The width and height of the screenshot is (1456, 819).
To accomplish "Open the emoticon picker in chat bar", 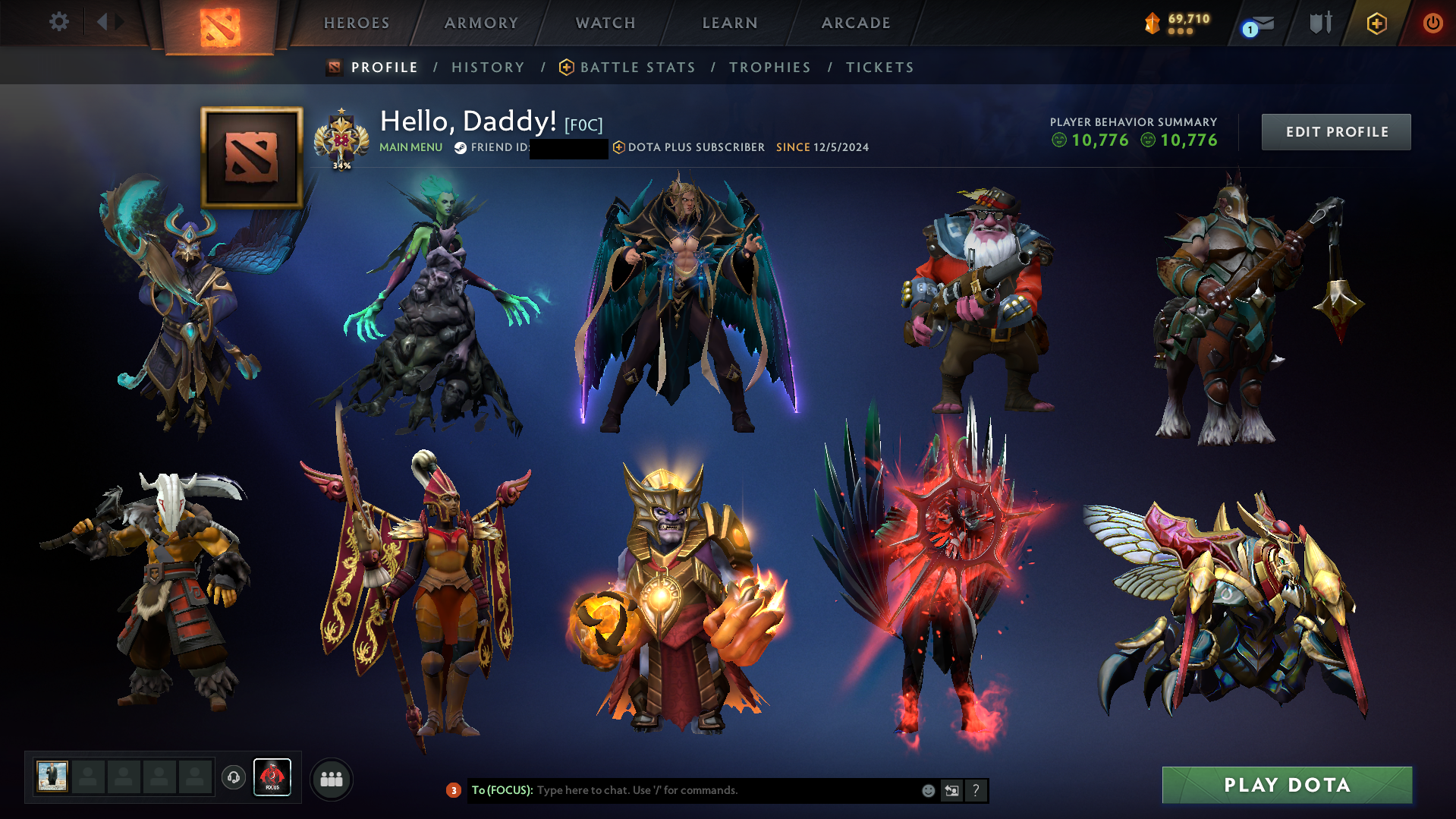I will [928, 790].
